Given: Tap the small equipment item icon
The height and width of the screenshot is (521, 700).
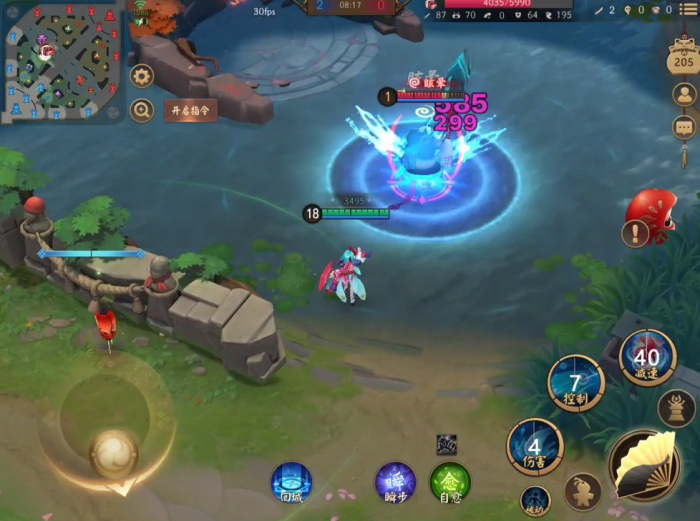Looking at the screenshot, I should tap(446, 445).
